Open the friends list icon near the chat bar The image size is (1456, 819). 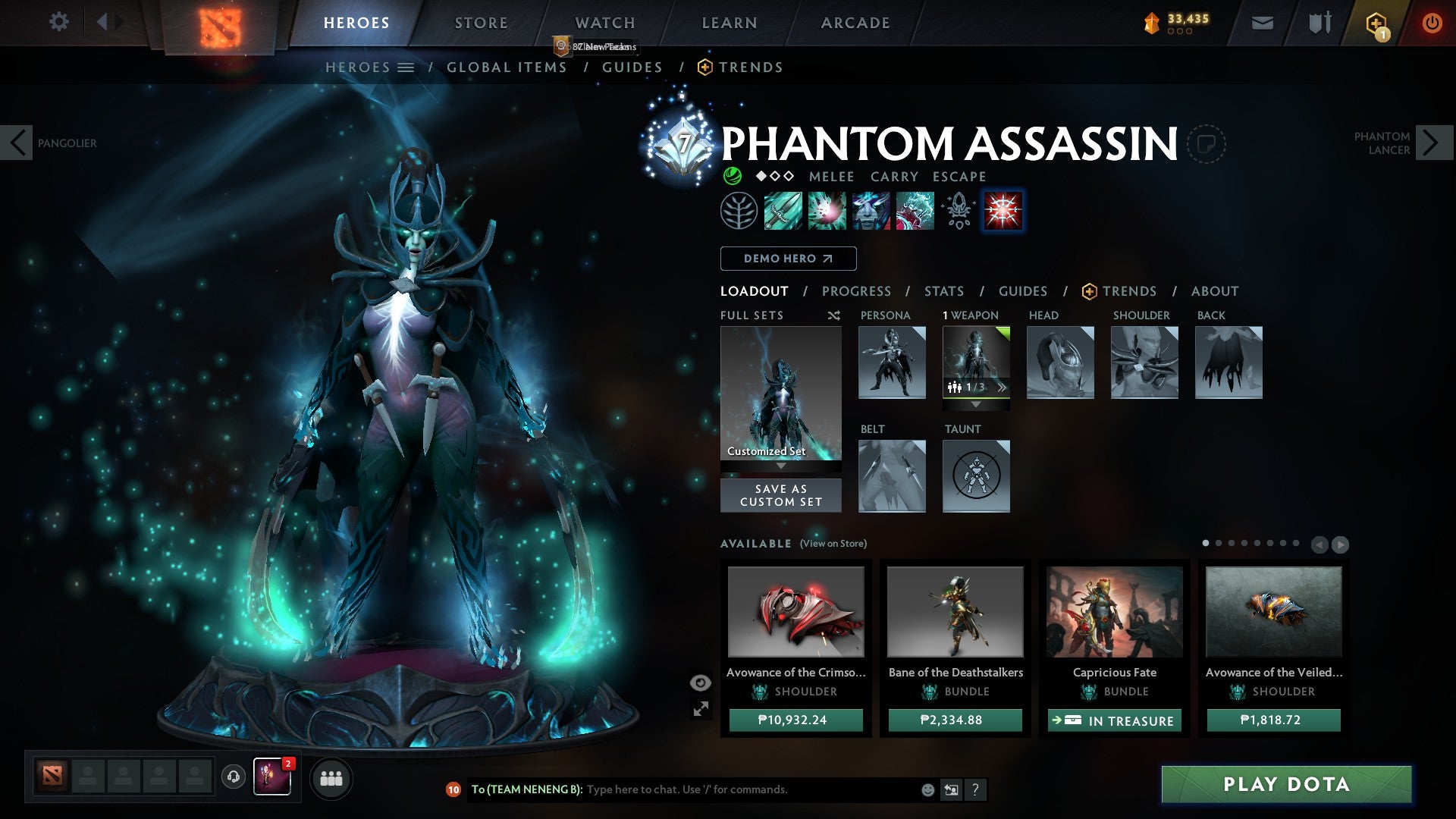coord(331,778)
